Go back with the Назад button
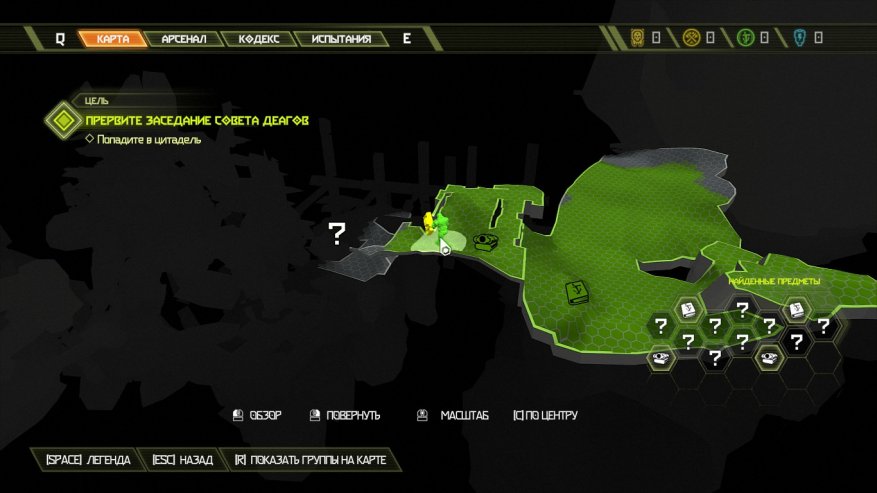Image resolution: width=877 pixels, height=493 pixels. (x=183, y=460)
